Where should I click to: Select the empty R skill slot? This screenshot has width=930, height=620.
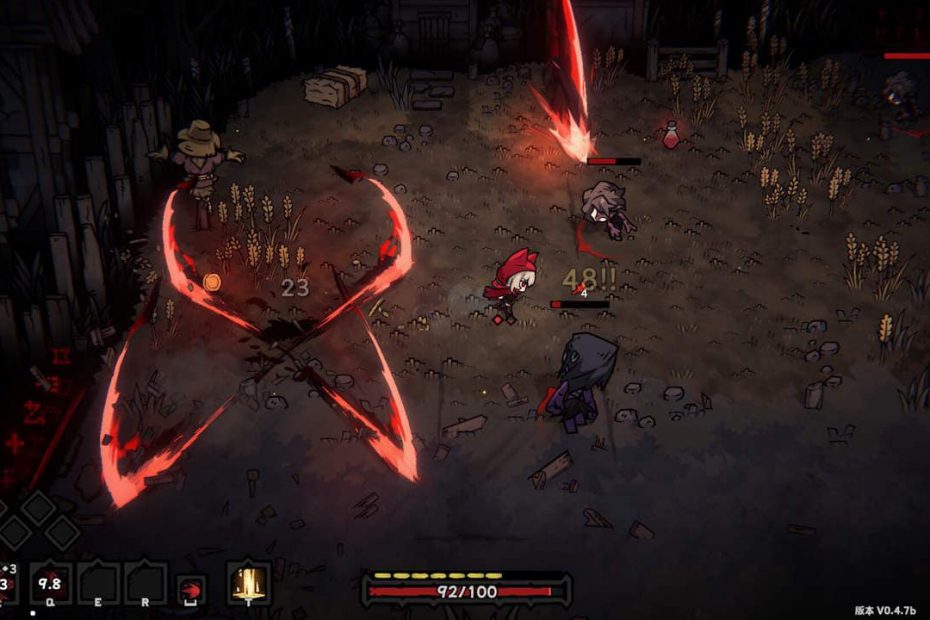[145, 582]
